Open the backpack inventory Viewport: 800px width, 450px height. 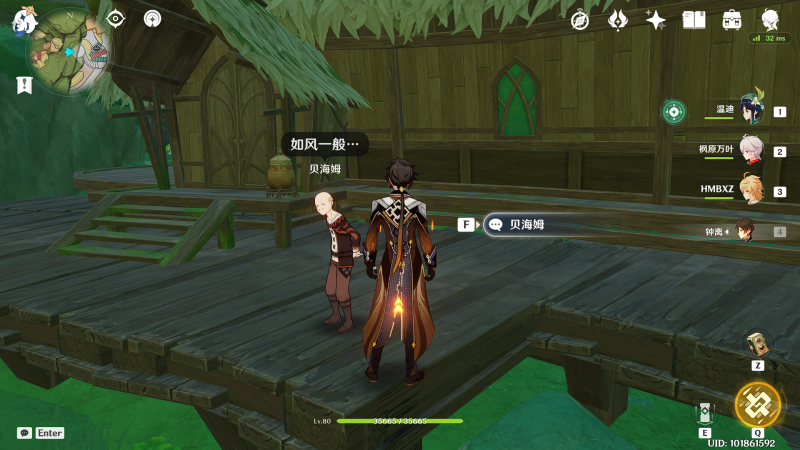point(732,20)
